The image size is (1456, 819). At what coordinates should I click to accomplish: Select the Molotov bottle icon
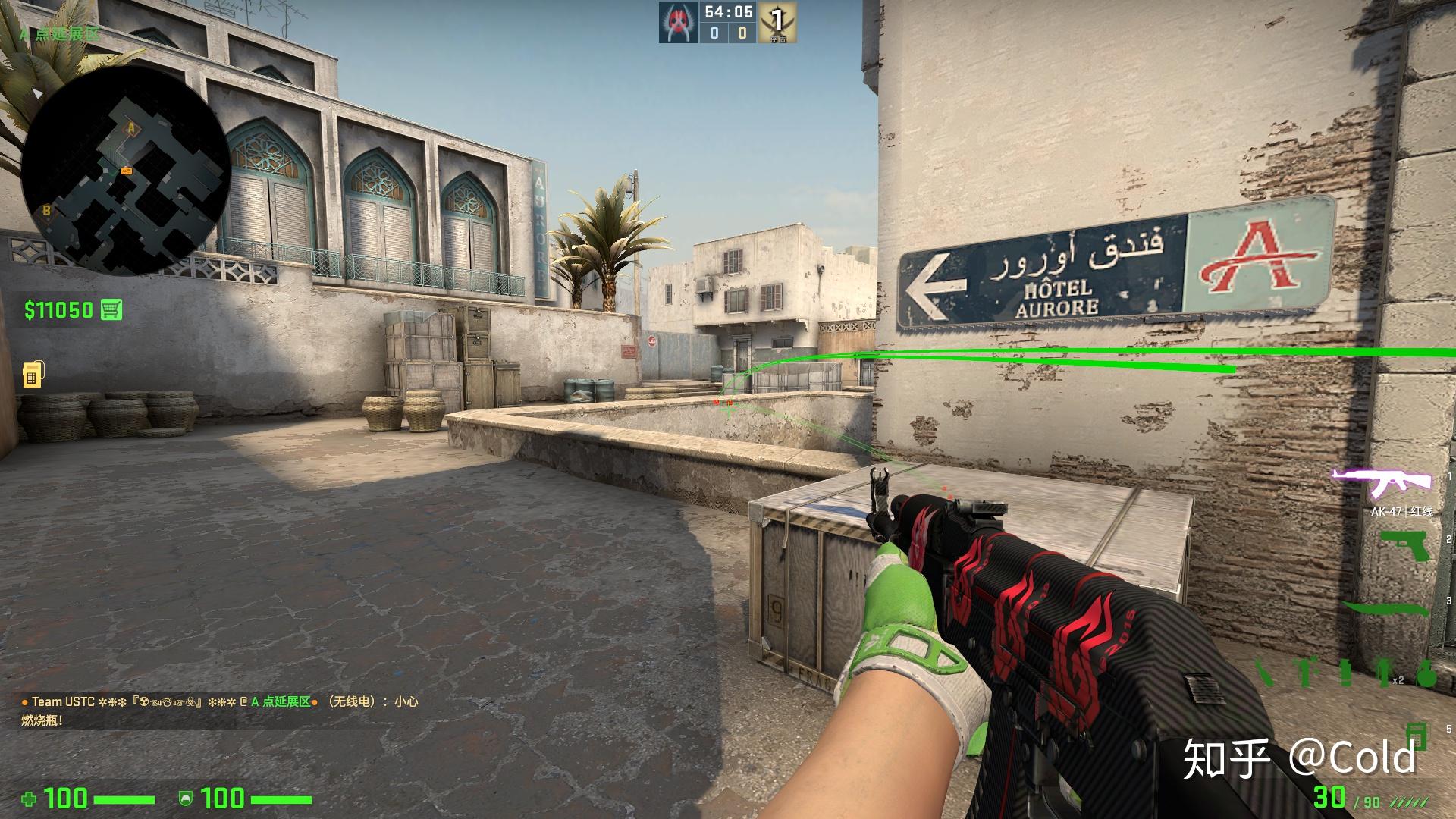click(1263, 673)
